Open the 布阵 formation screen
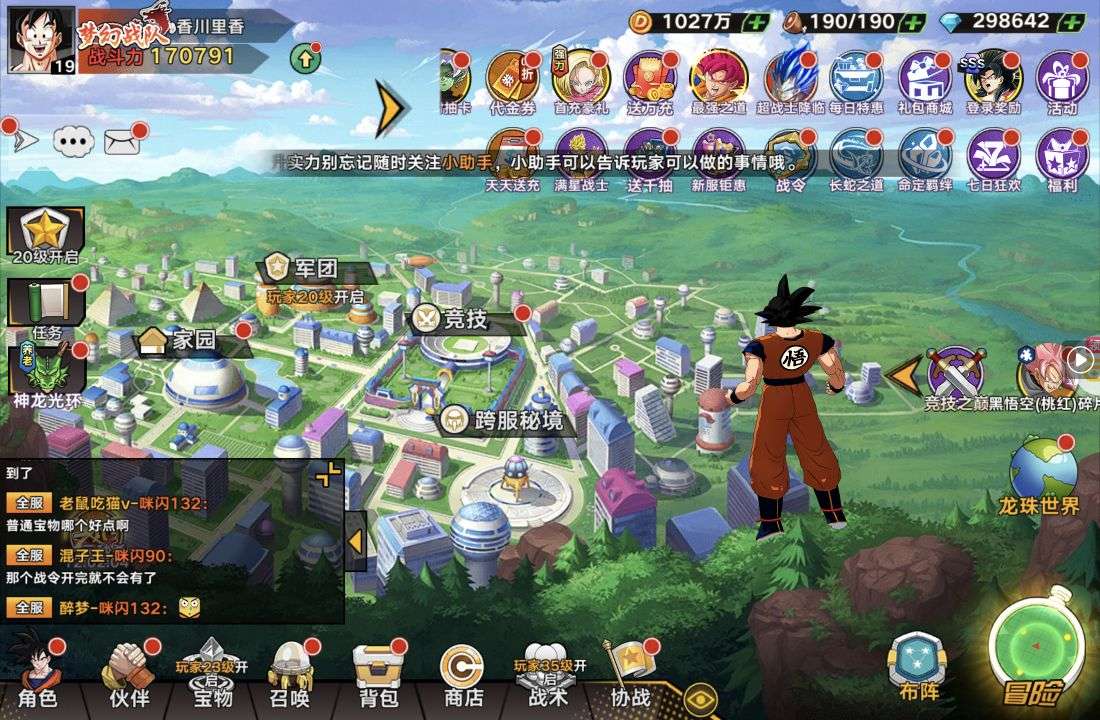The width and height of the screenshot is (1100, 720). point(918,665)
